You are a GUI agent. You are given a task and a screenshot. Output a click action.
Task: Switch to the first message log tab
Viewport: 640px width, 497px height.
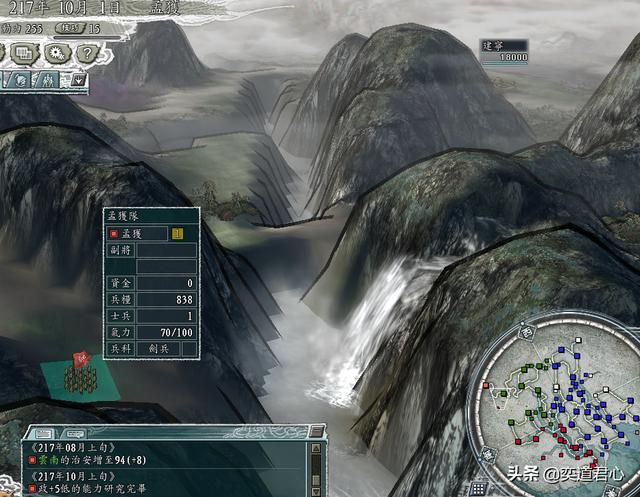[46, 432]
